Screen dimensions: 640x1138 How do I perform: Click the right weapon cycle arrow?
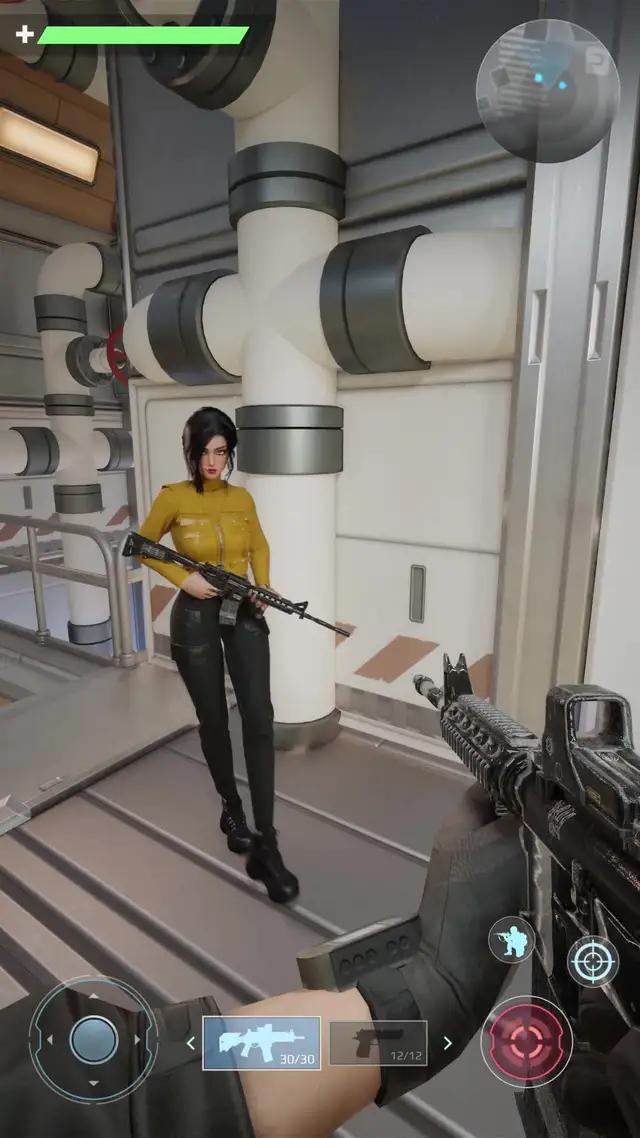[x=448, y=1043]
